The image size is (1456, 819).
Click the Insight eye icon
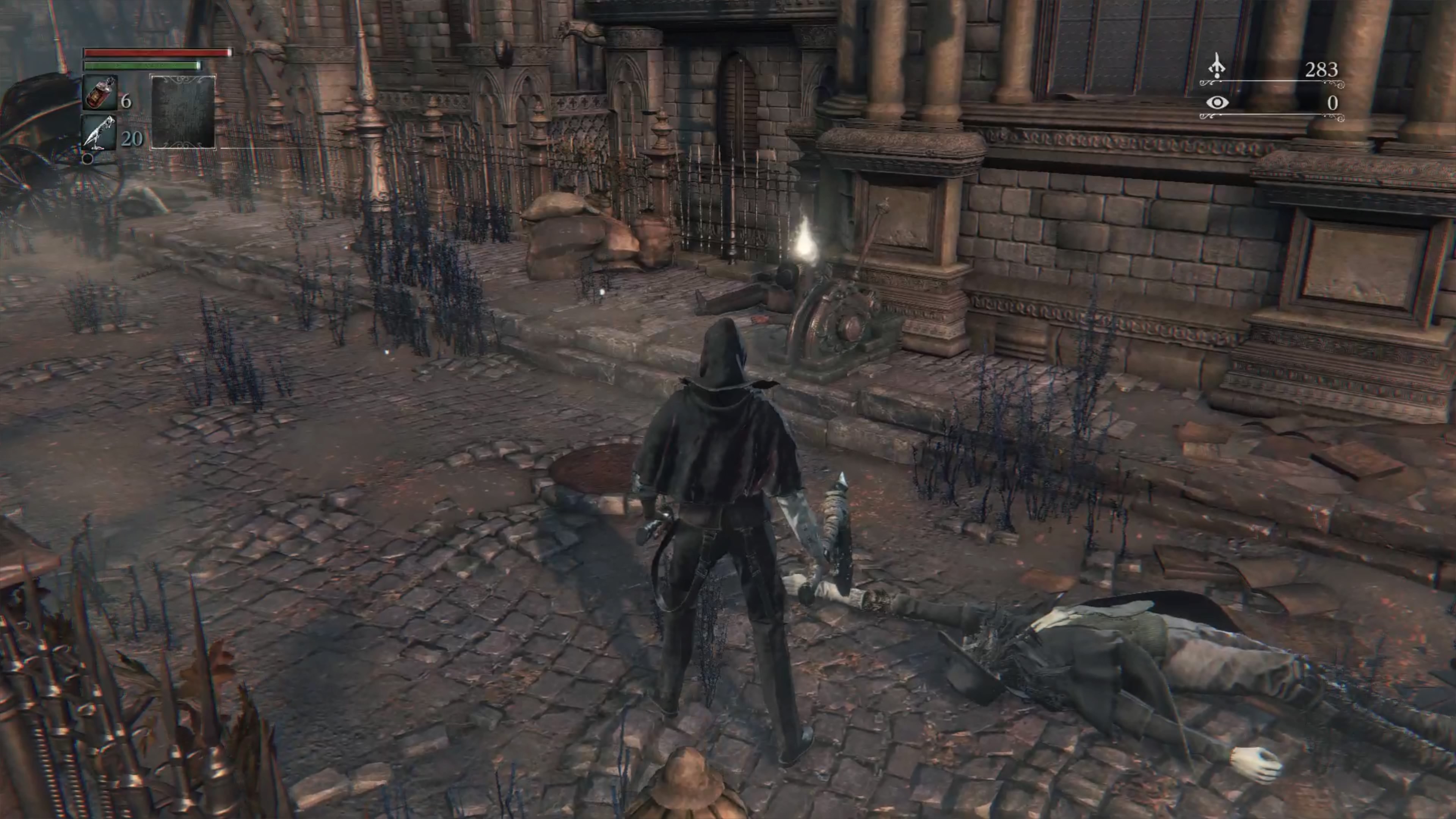(x=1217, y=103)
